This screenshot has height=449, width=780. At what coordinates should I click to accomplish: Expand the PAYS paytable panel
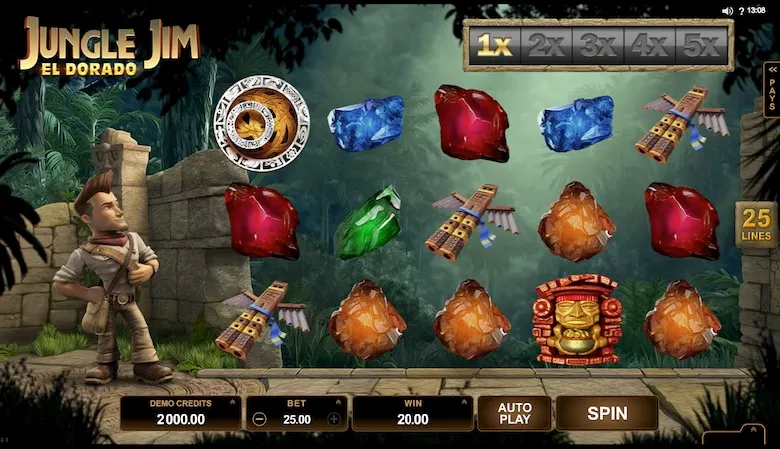coord(771,90)
